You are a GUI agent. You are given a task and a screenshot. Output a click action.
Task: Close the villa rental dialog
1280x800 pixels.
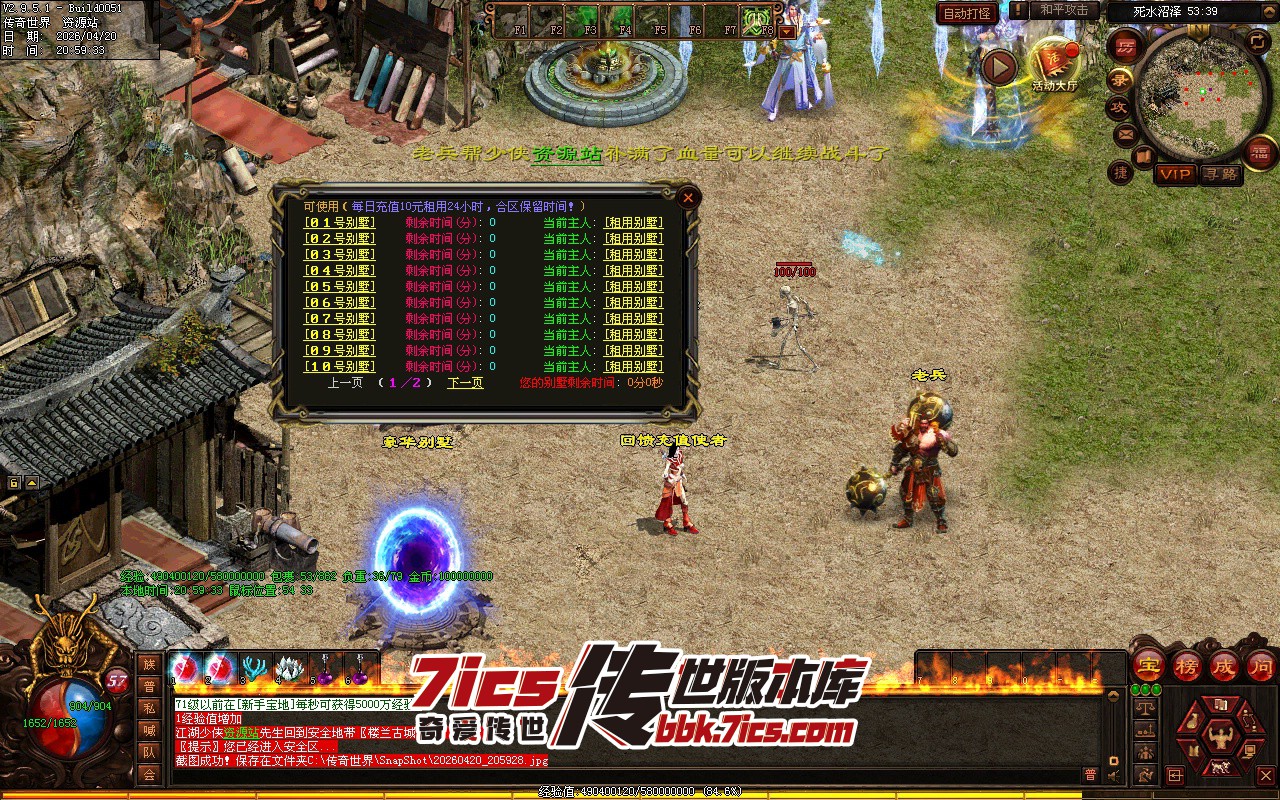pos(688,198)
